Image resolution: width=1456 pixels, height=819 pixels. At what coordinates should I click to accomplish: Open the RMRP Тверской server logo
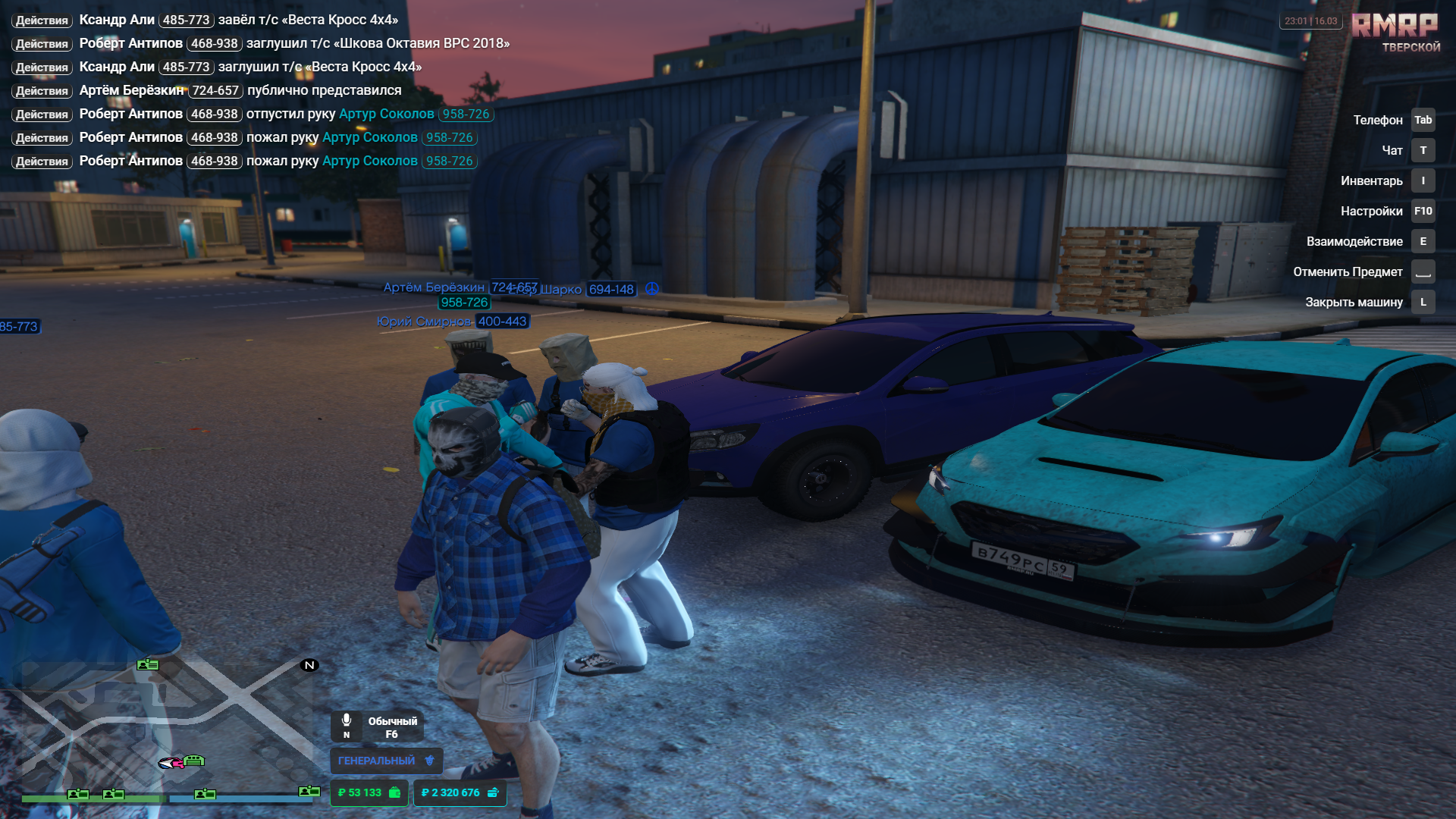pos(1395,32)
